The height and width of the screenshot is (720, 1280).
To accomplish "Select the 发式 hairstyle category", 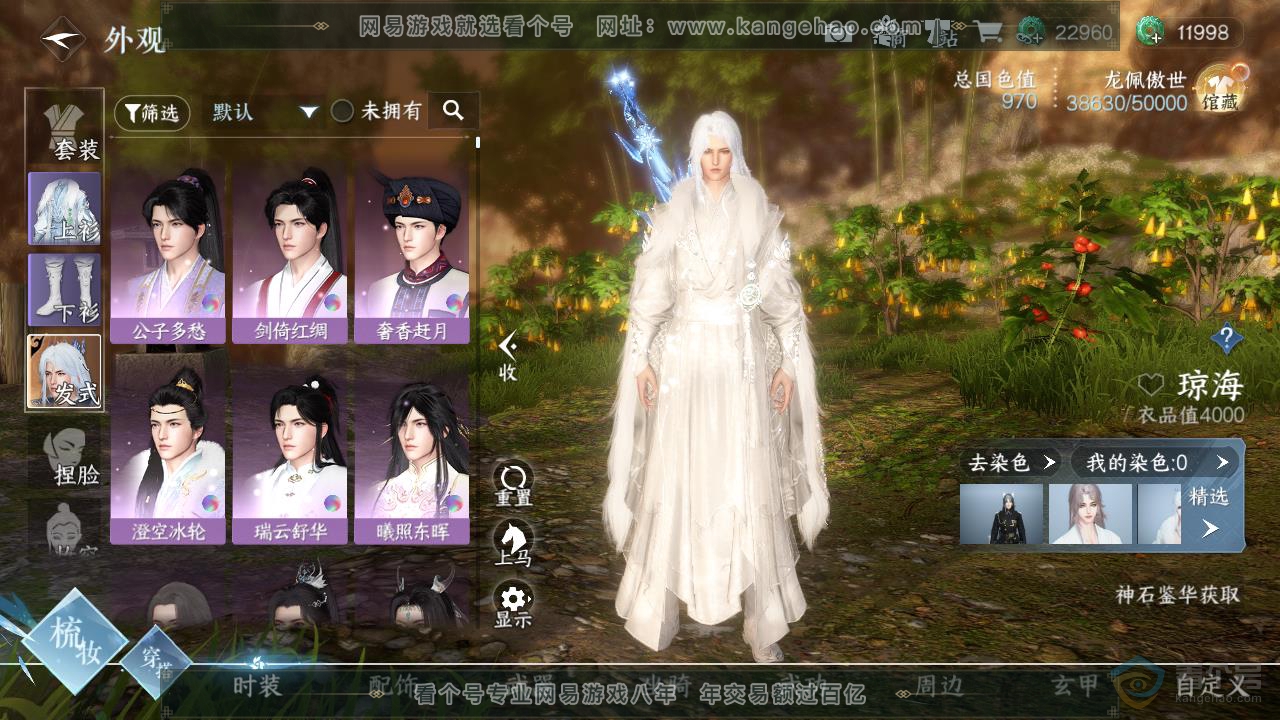I will [65, 371].
